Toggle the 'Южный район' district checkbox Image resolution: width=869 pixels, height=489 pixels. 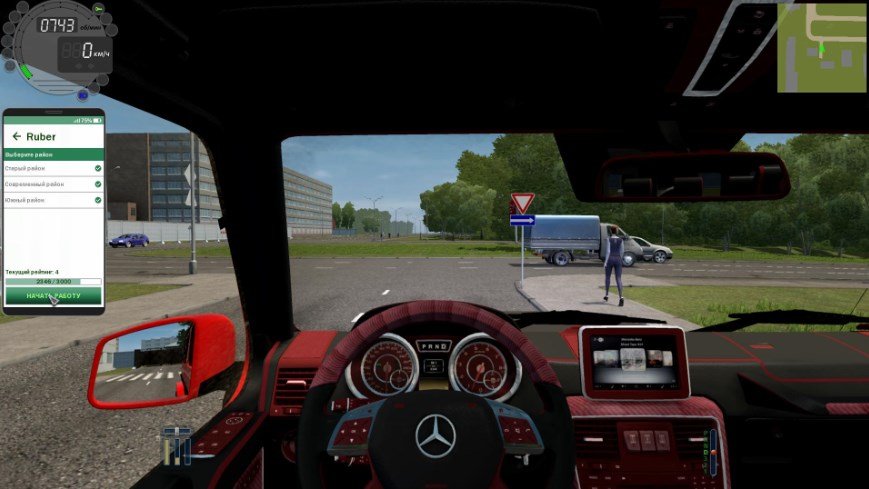97,200
